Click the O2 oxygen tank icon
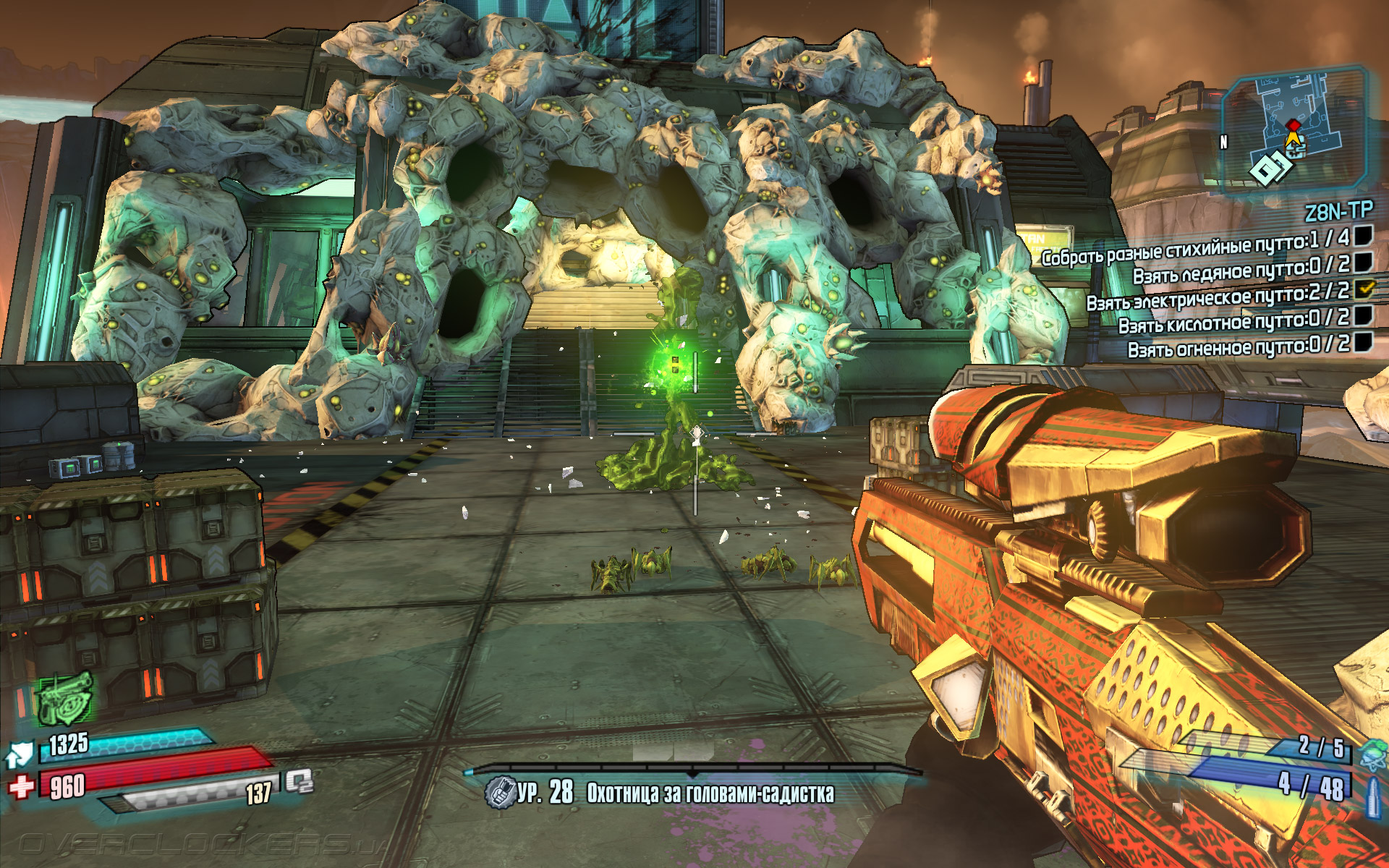 coord(299,781)
